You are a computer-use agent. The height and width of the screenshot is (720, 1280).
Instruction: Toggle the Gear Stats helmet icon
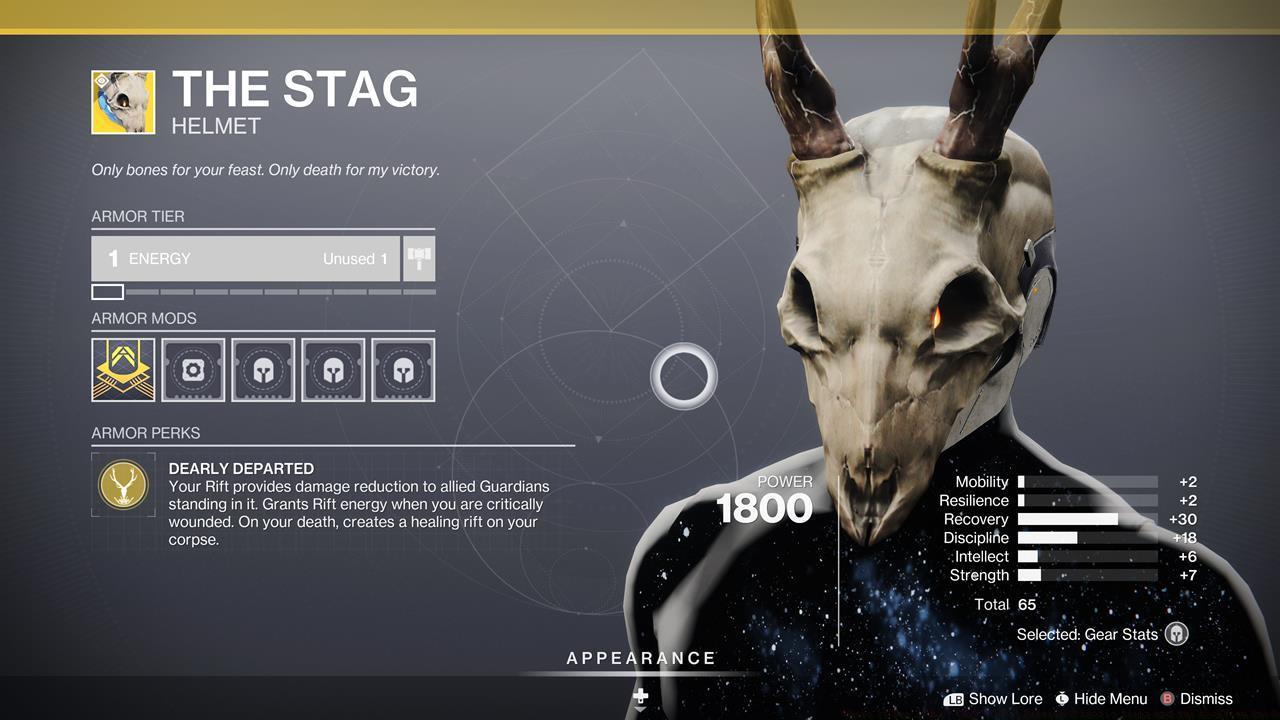[x=1177, y=634]
